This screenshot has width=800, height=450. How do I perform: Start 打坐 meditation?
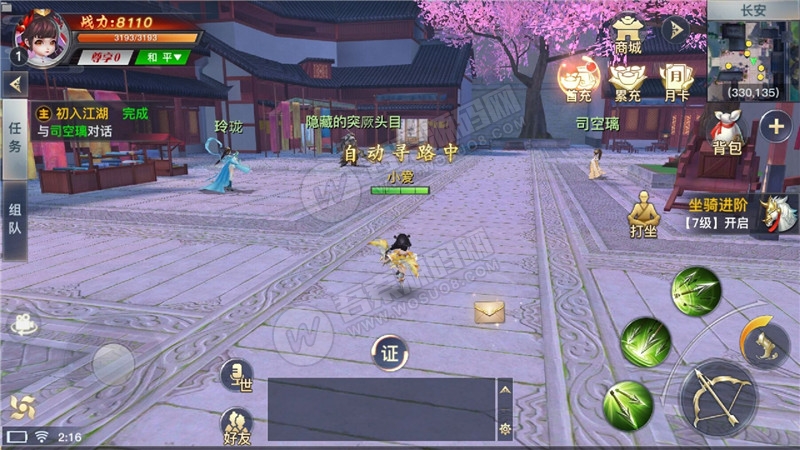643,212
